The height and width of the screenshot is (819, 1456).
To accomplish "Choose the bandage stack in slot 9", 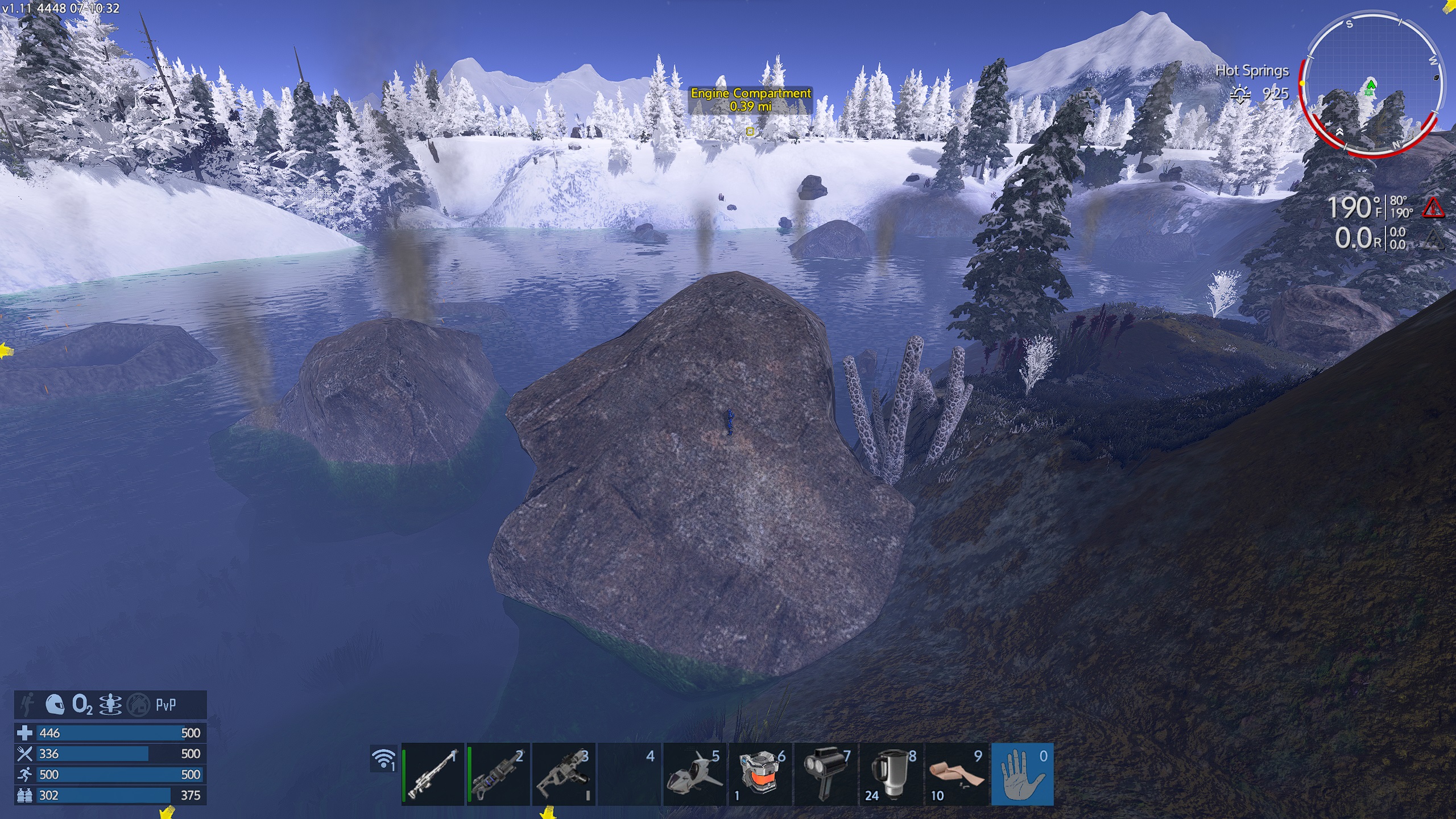I will tap(956, 774).
